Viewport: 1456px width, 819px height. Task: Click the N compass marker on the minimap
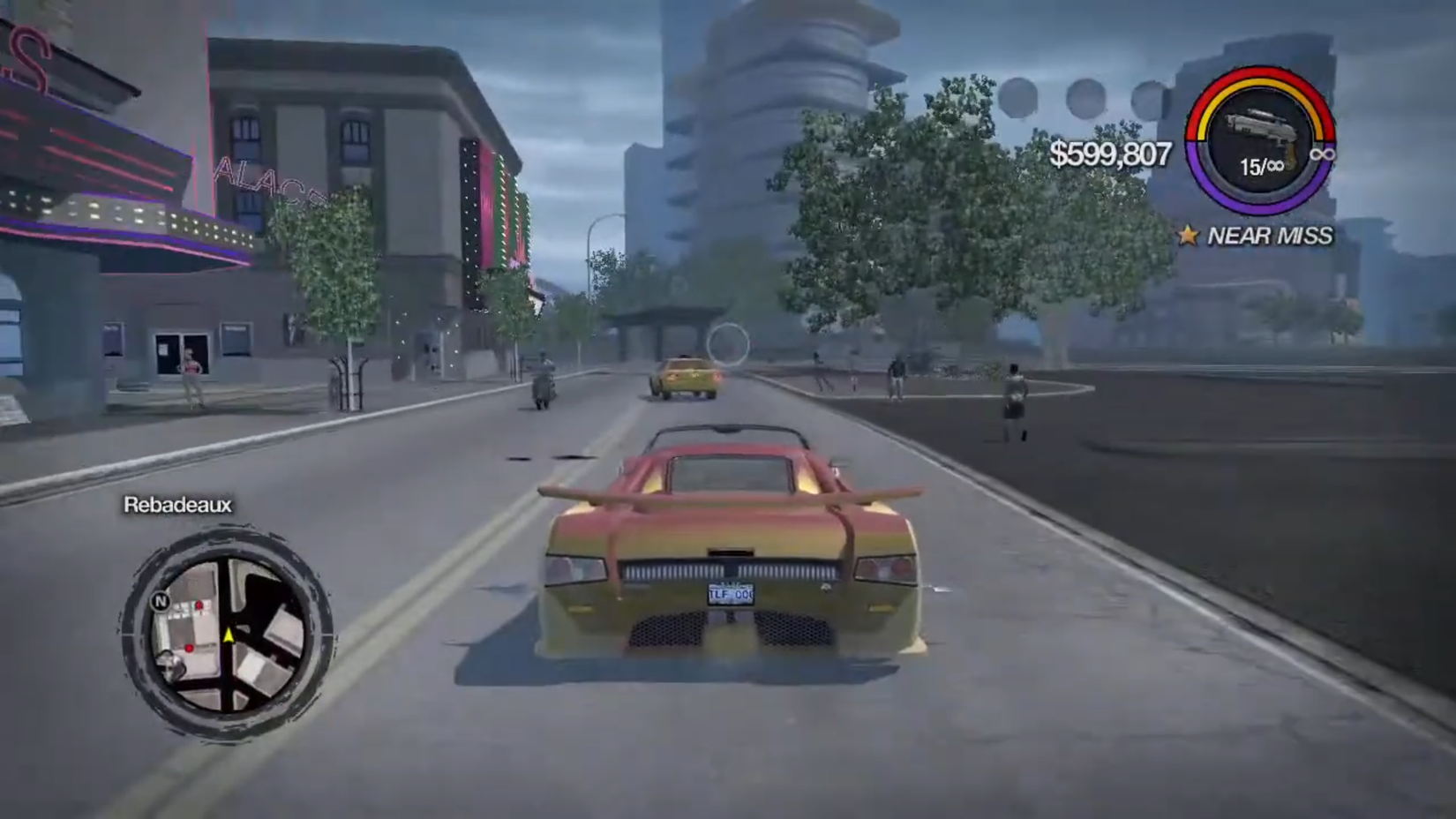[161, 601]
